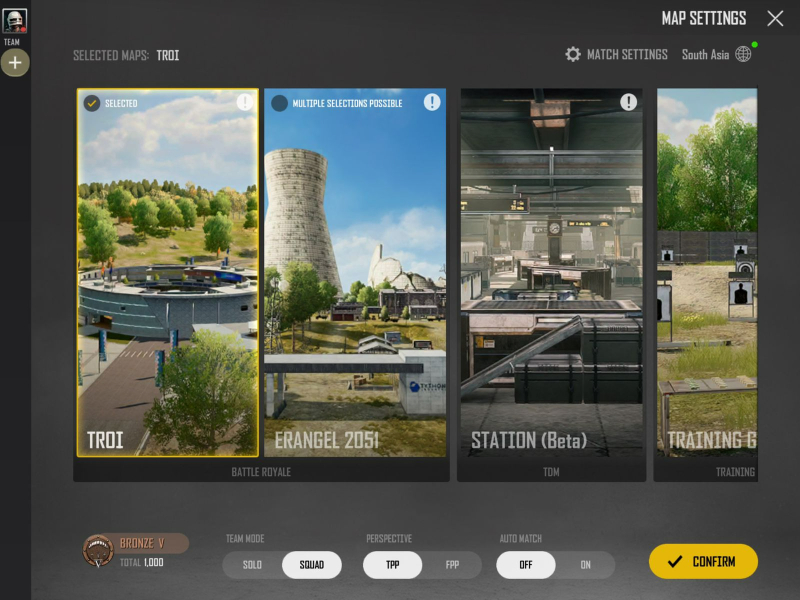Image resolution: width=800 pixels, height=600 pixels.
Task: Turn auto match On
Action: (x=586, y=565)
